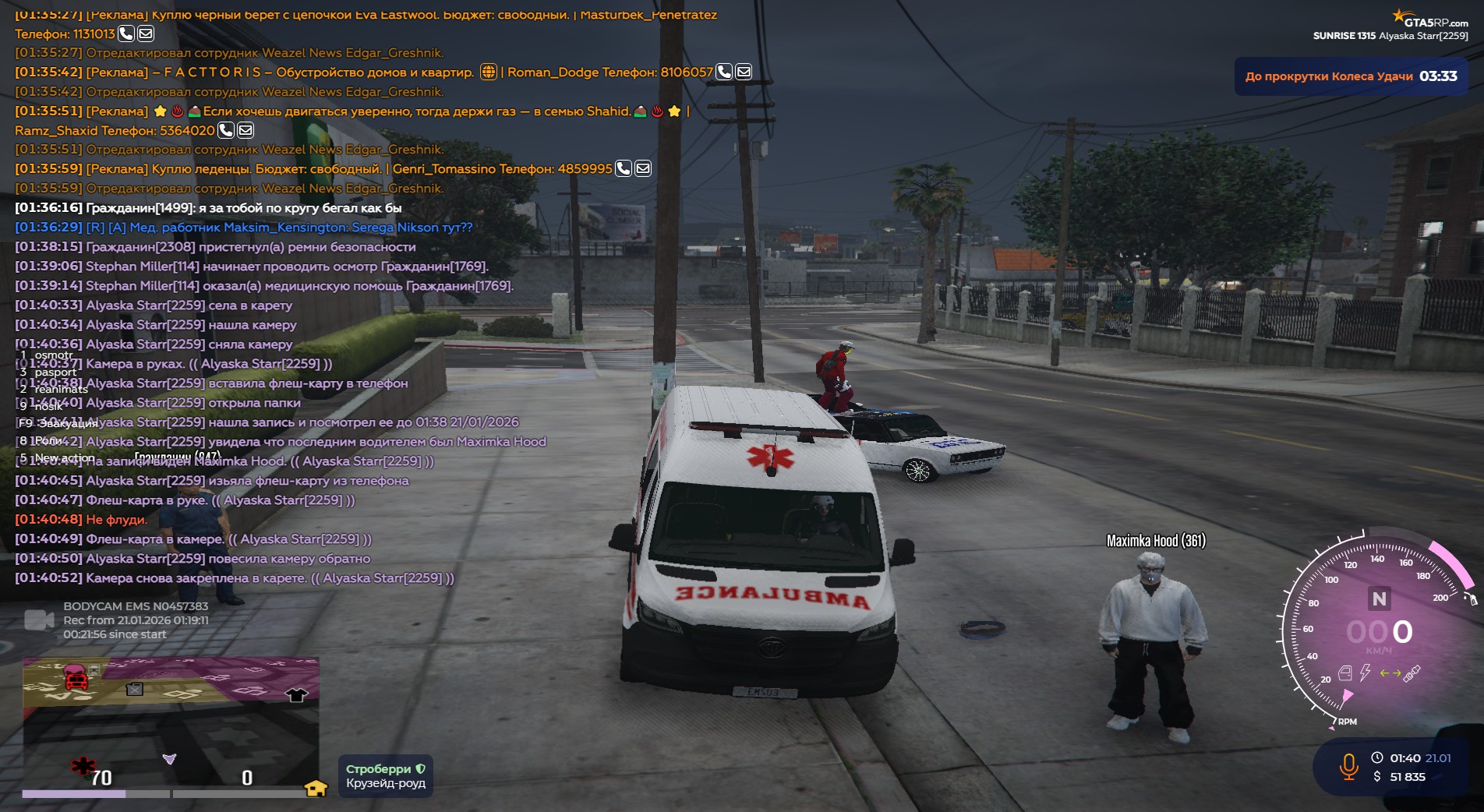Viewport: 1484px width, 812px height.
Task: Select the osmotr quick action
Action: point(54,355)
